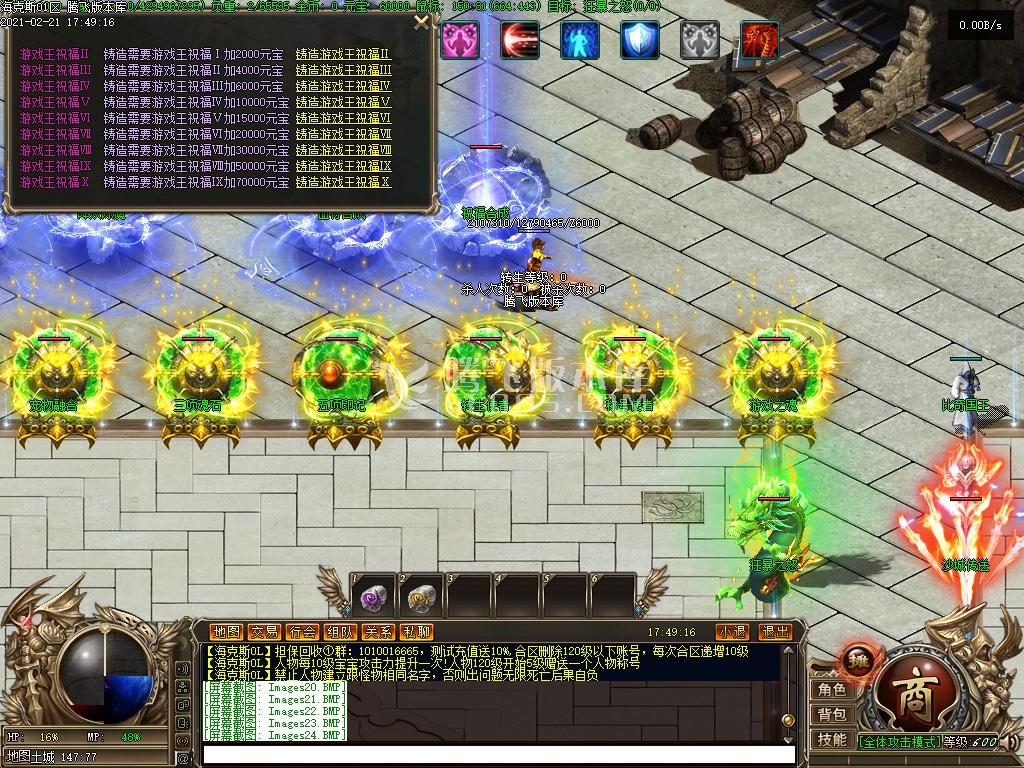Choose 铸造游戏王祝福X forge link
Screen dimensions: 1024x768
342,182
